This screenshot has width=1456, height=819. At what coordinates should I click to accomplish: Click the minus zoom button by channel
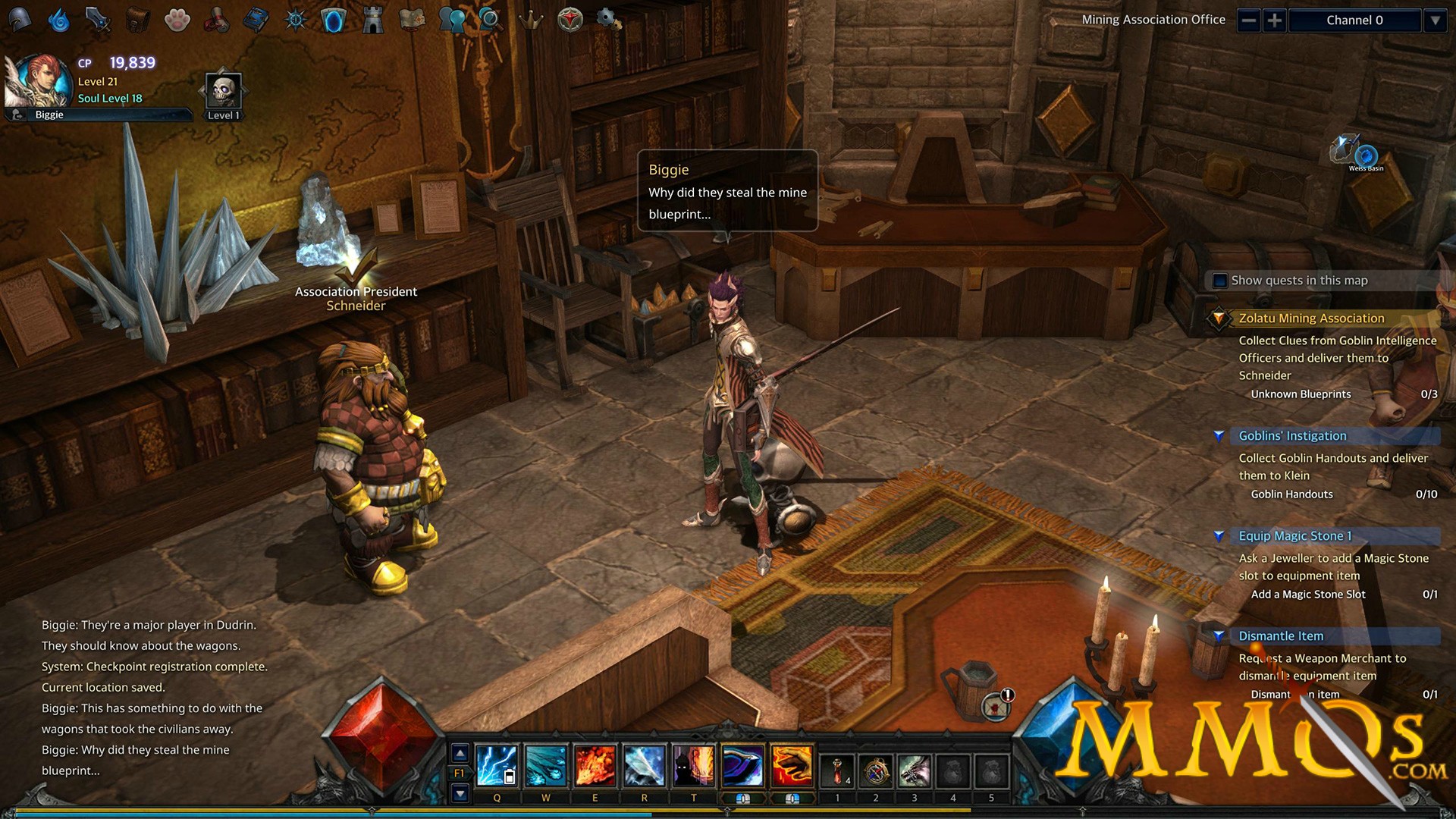(1249, 20)
